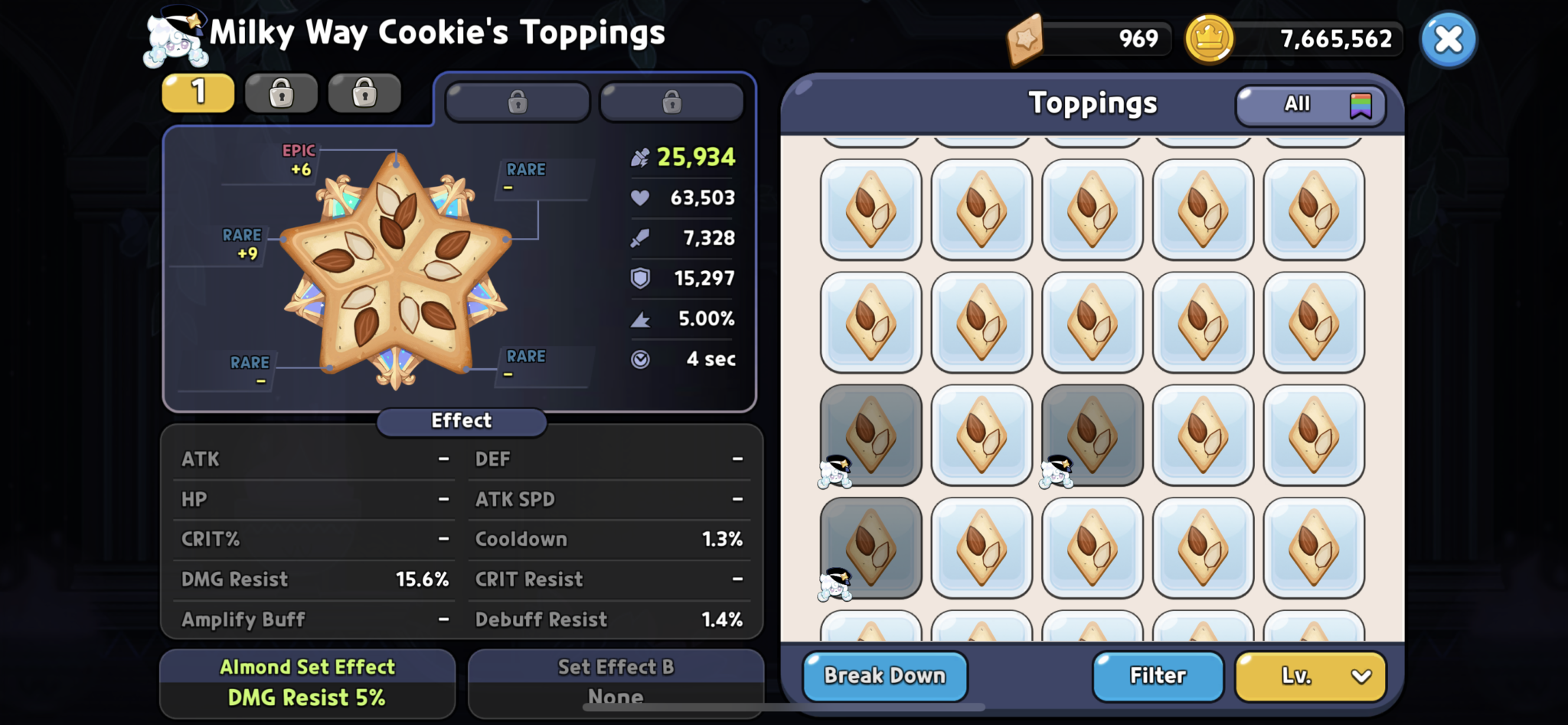
Task: Toggle the All toppings bookmark filter
Action: pyautogui.click(x=1310, y=105)
